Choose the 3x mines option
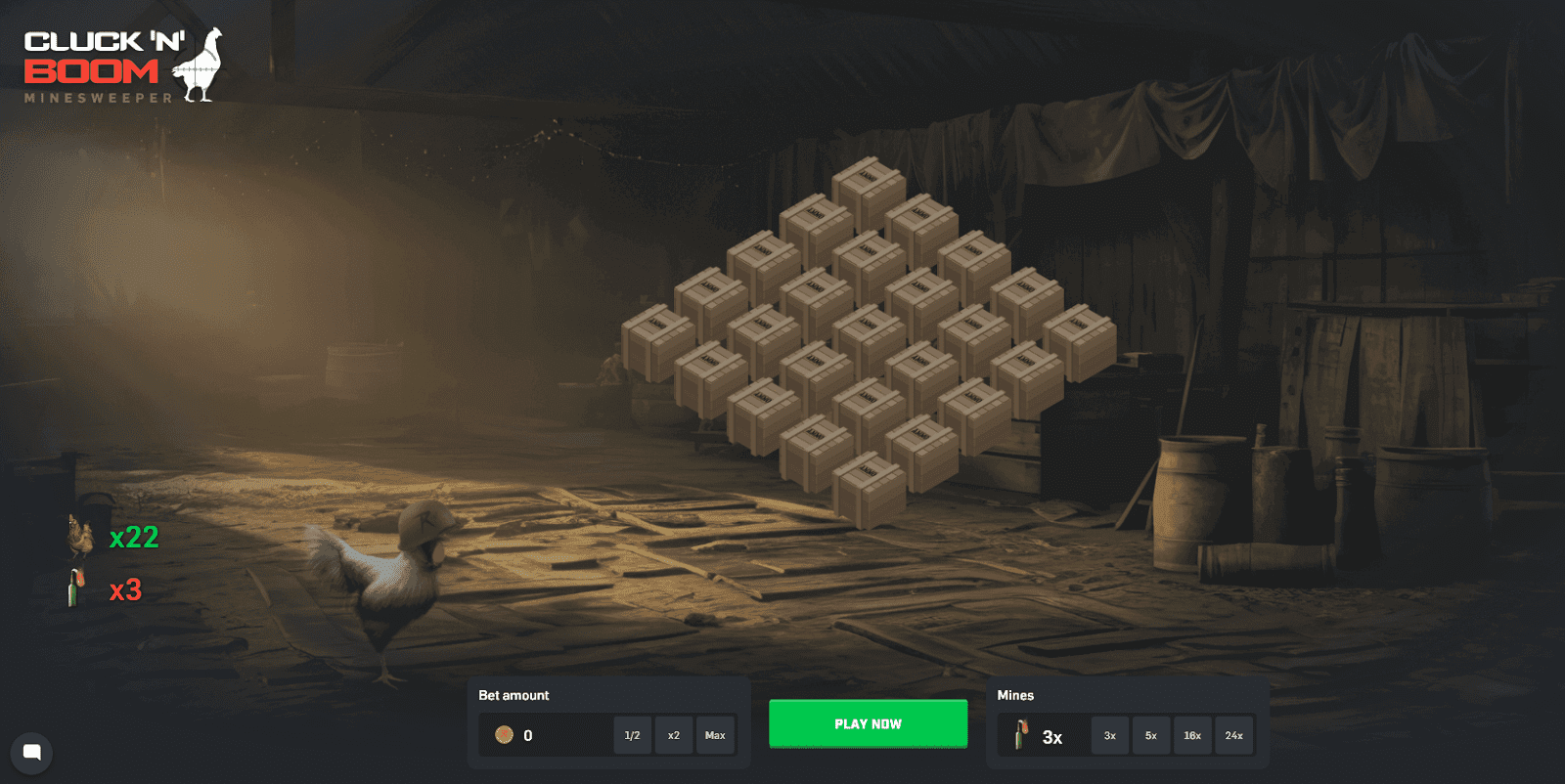 (1109, 735)
